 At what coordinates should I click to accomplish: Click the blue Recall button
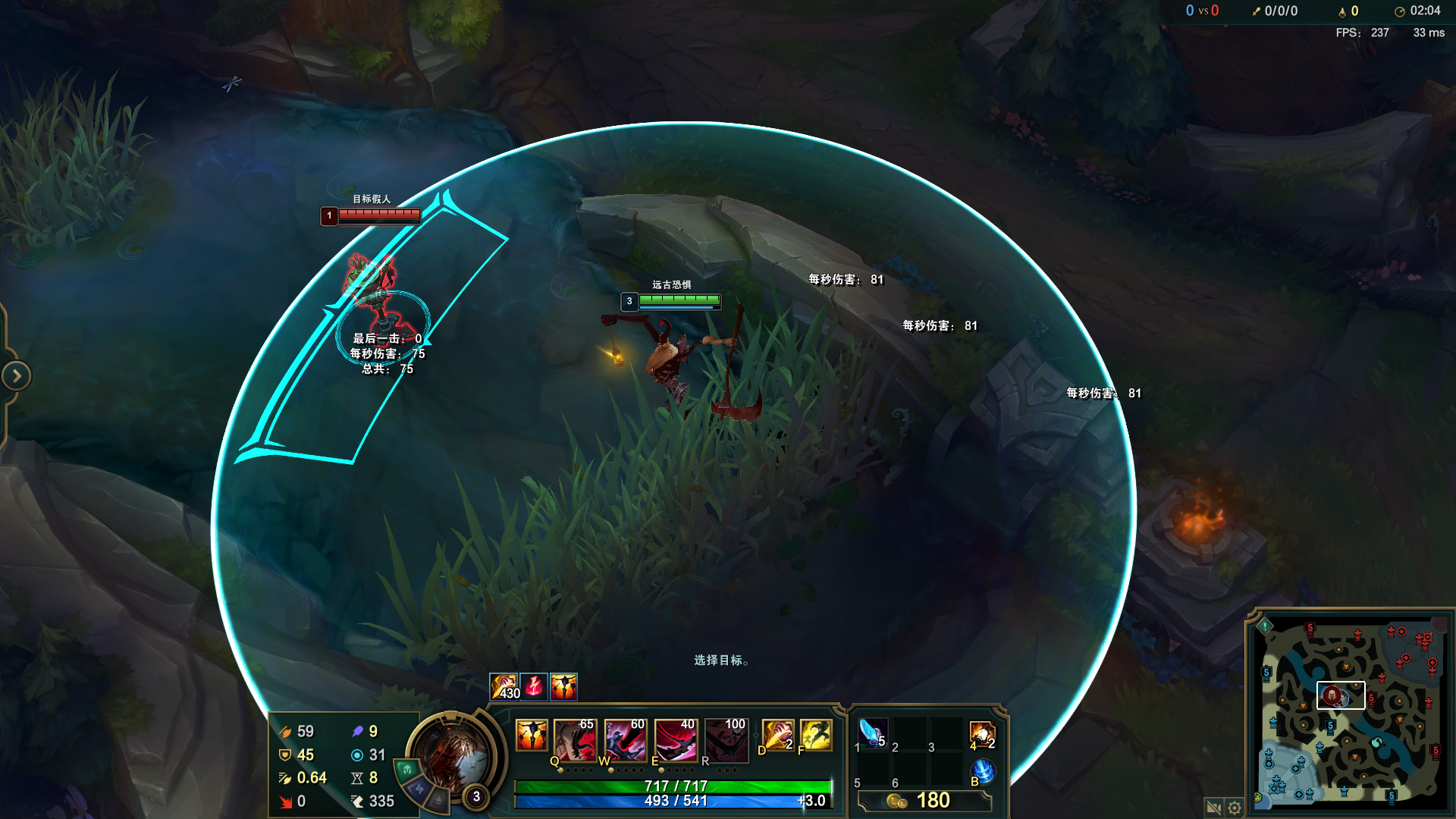[x=983, y=771]
